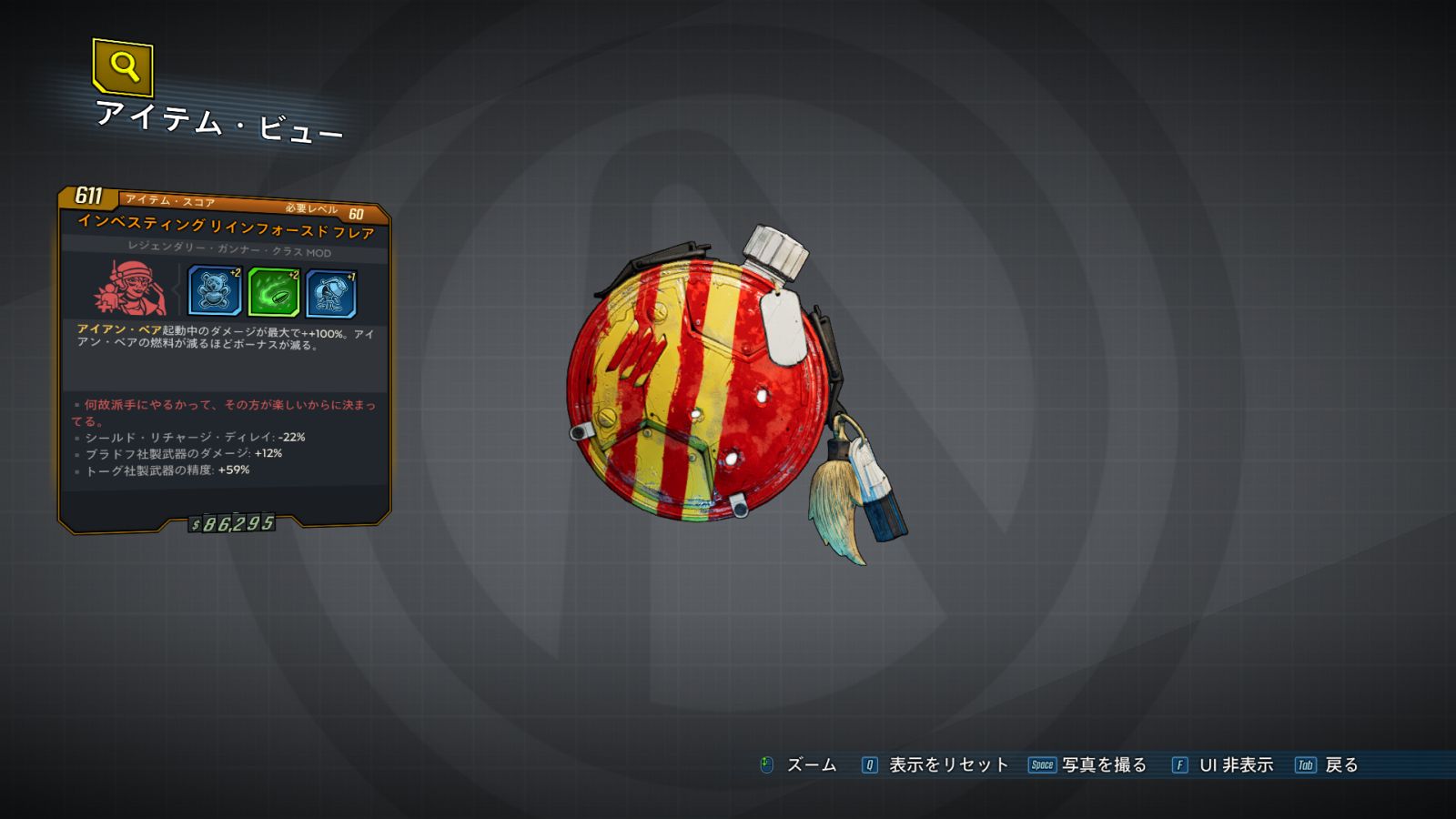Go back with the 戻る button

coord(1340,765)
